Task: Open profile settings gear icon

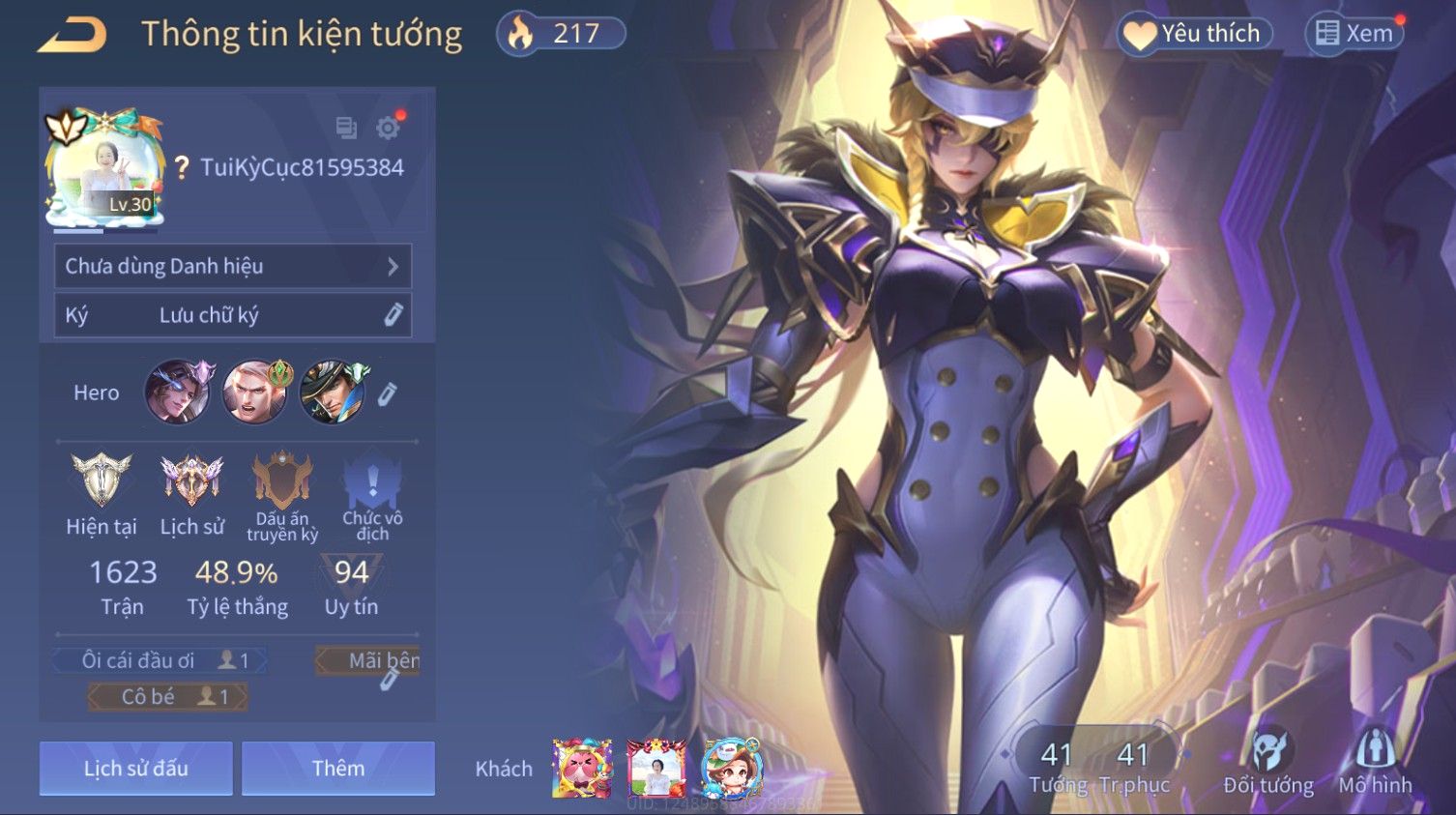Action: [388, 128]
